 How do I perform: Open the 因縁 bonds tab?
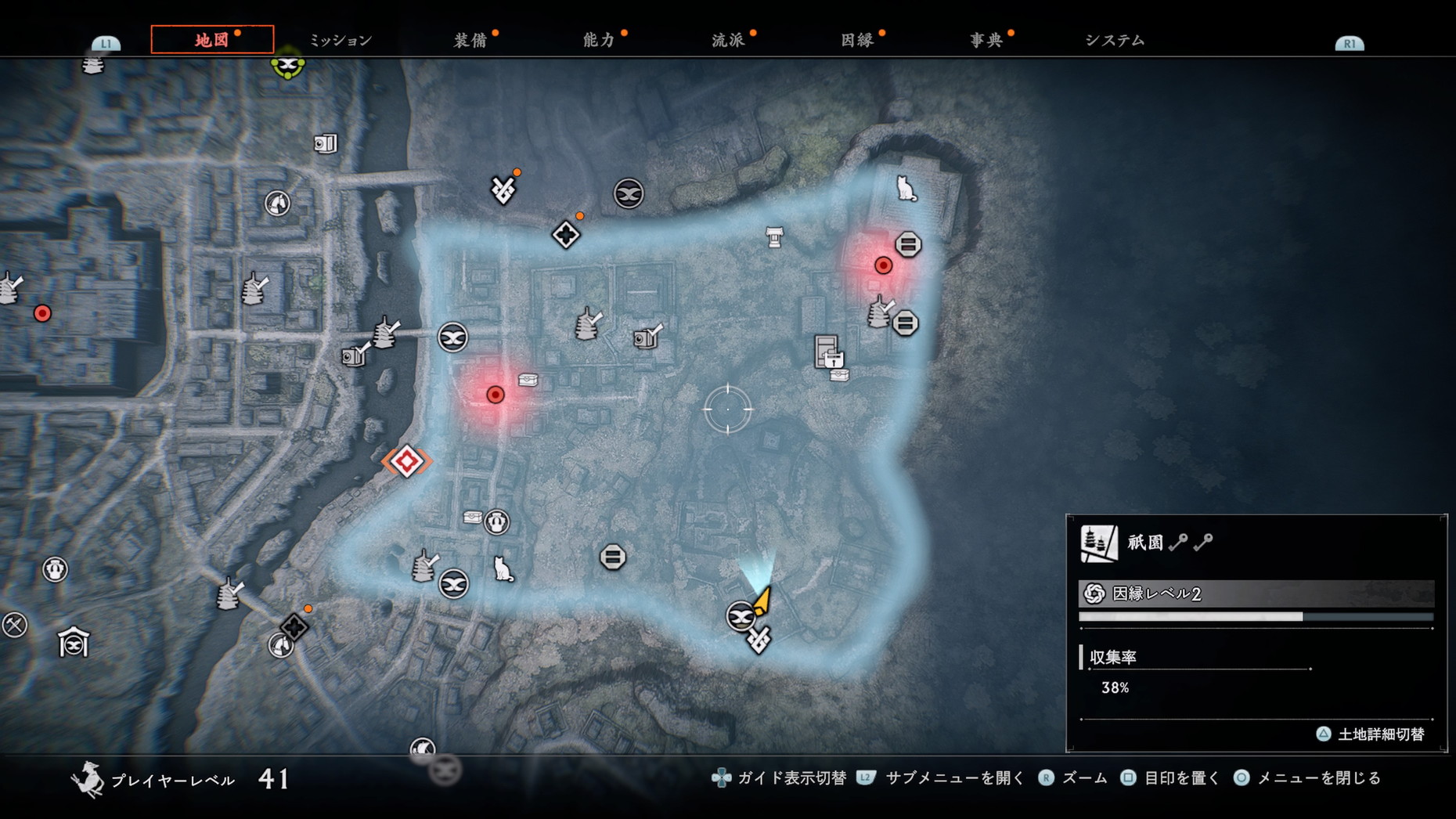(857, 40)
